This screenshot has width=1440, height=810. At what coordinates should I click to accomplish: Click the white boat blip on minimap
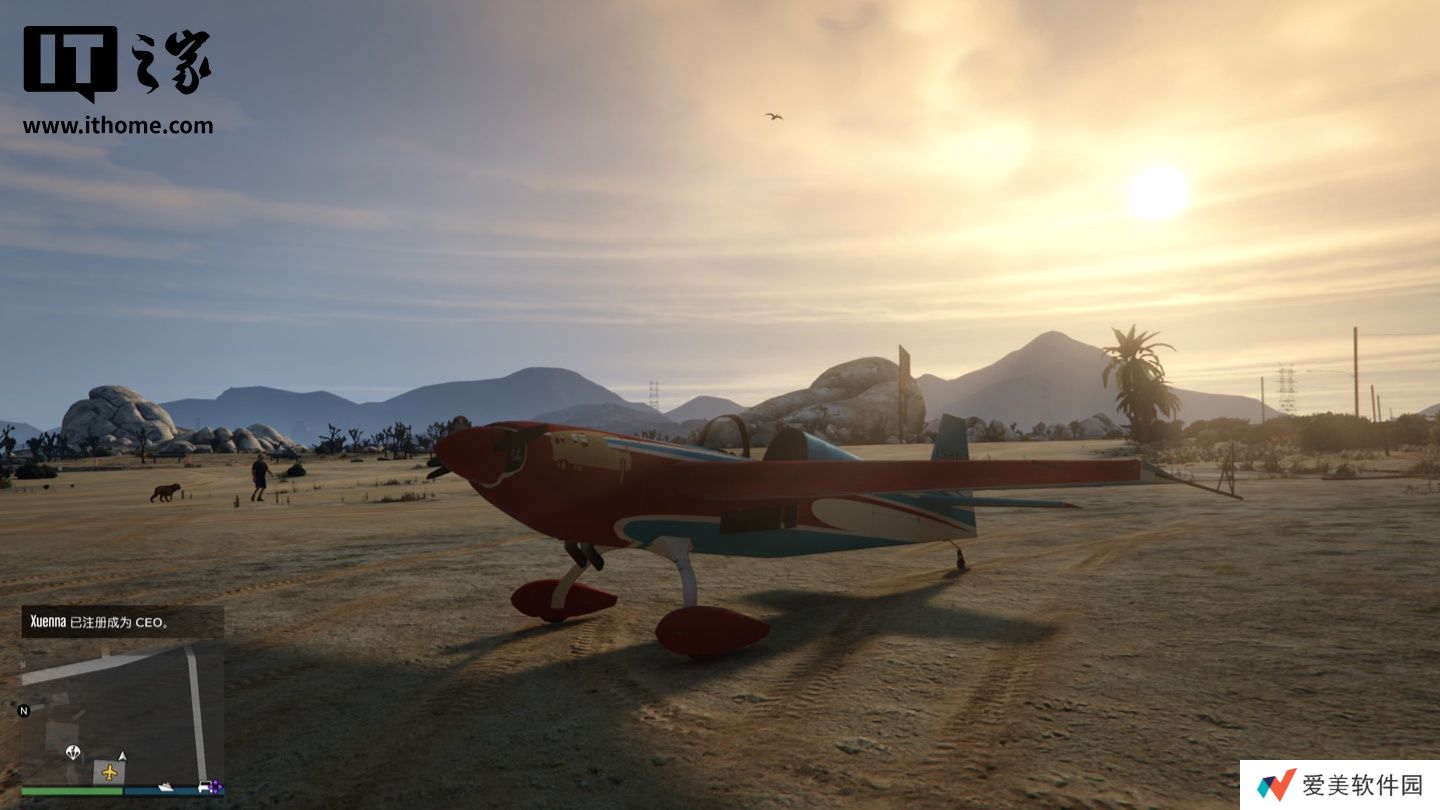tap(165, 787)
